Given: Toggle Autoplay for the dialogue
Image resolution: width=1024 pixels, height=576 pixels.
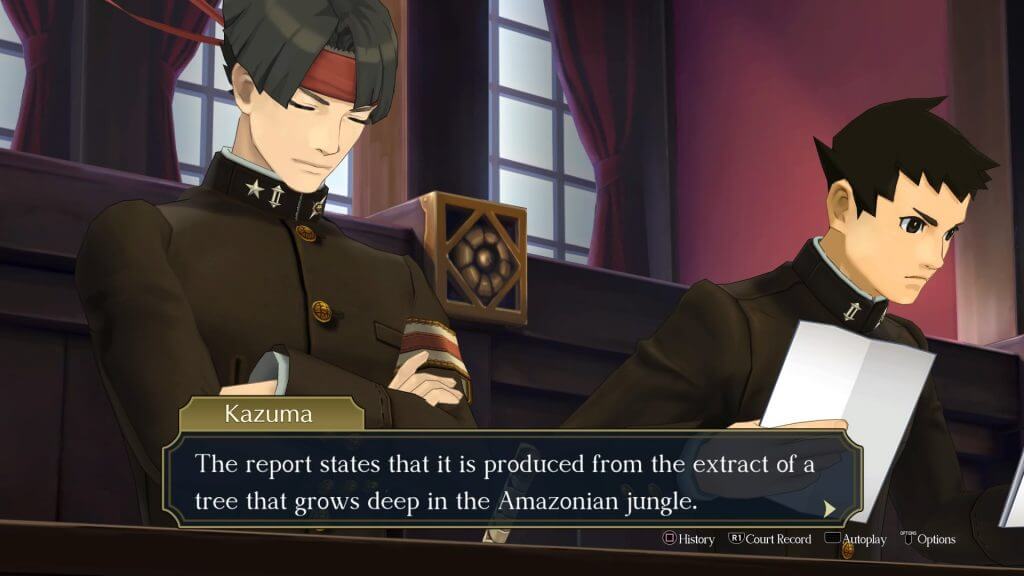Looking at the screenshot, I should pos(855,539).
